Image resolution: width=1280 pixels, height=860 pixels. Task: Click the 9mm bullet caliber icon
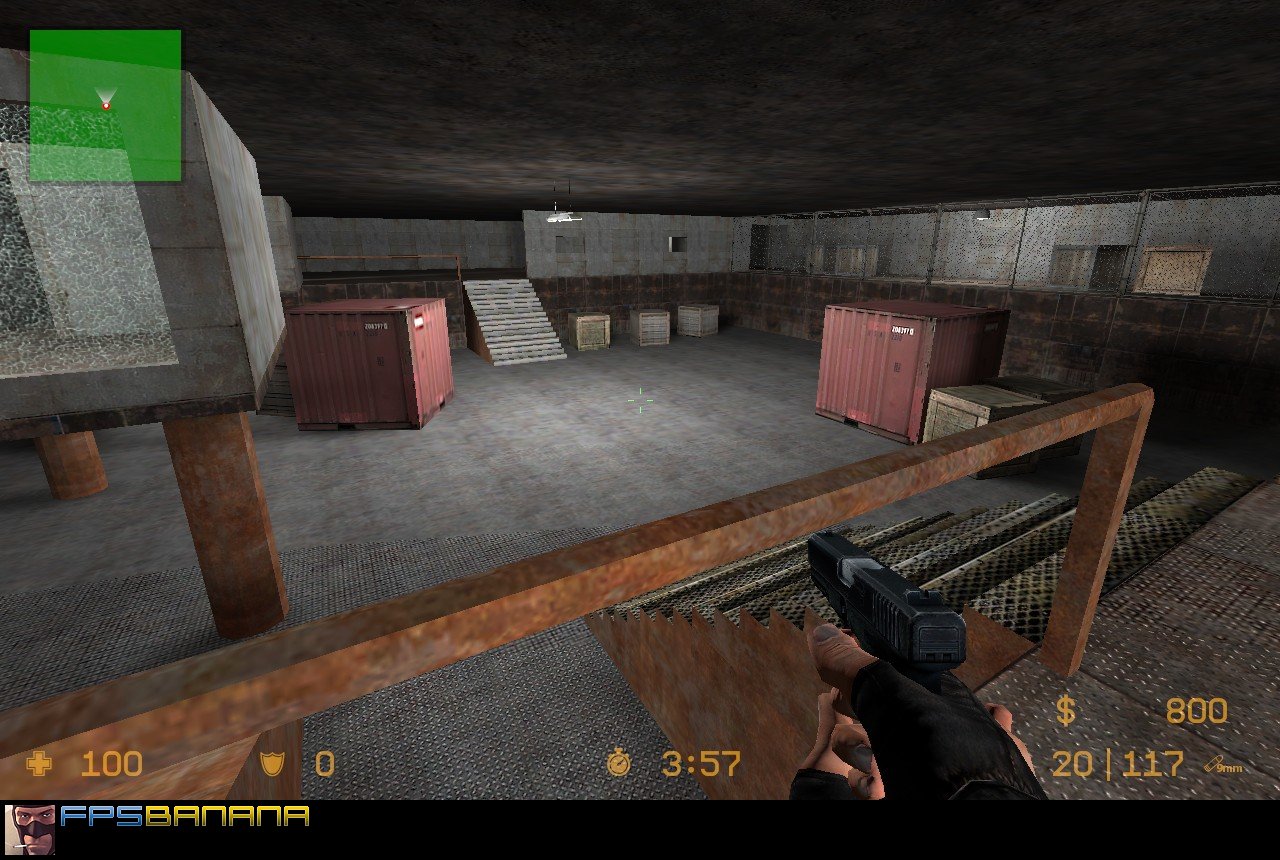(1217, 765)
